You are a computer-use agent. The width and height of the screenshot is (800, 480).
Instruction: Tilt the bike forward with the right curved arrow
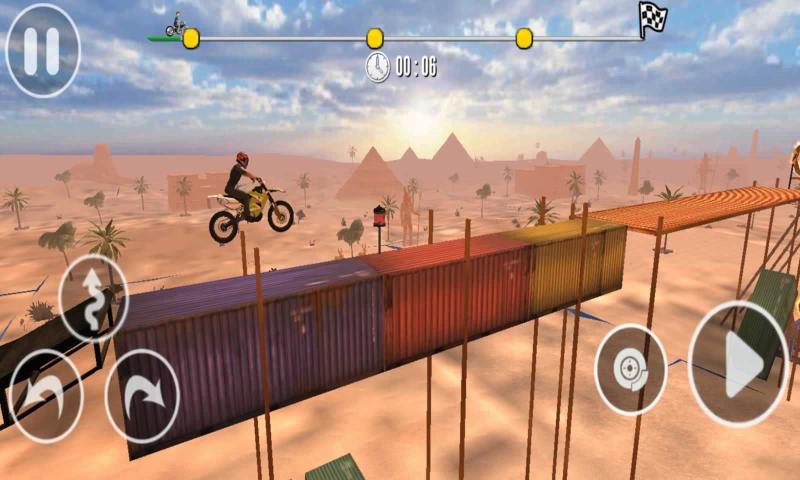(143, 395)
